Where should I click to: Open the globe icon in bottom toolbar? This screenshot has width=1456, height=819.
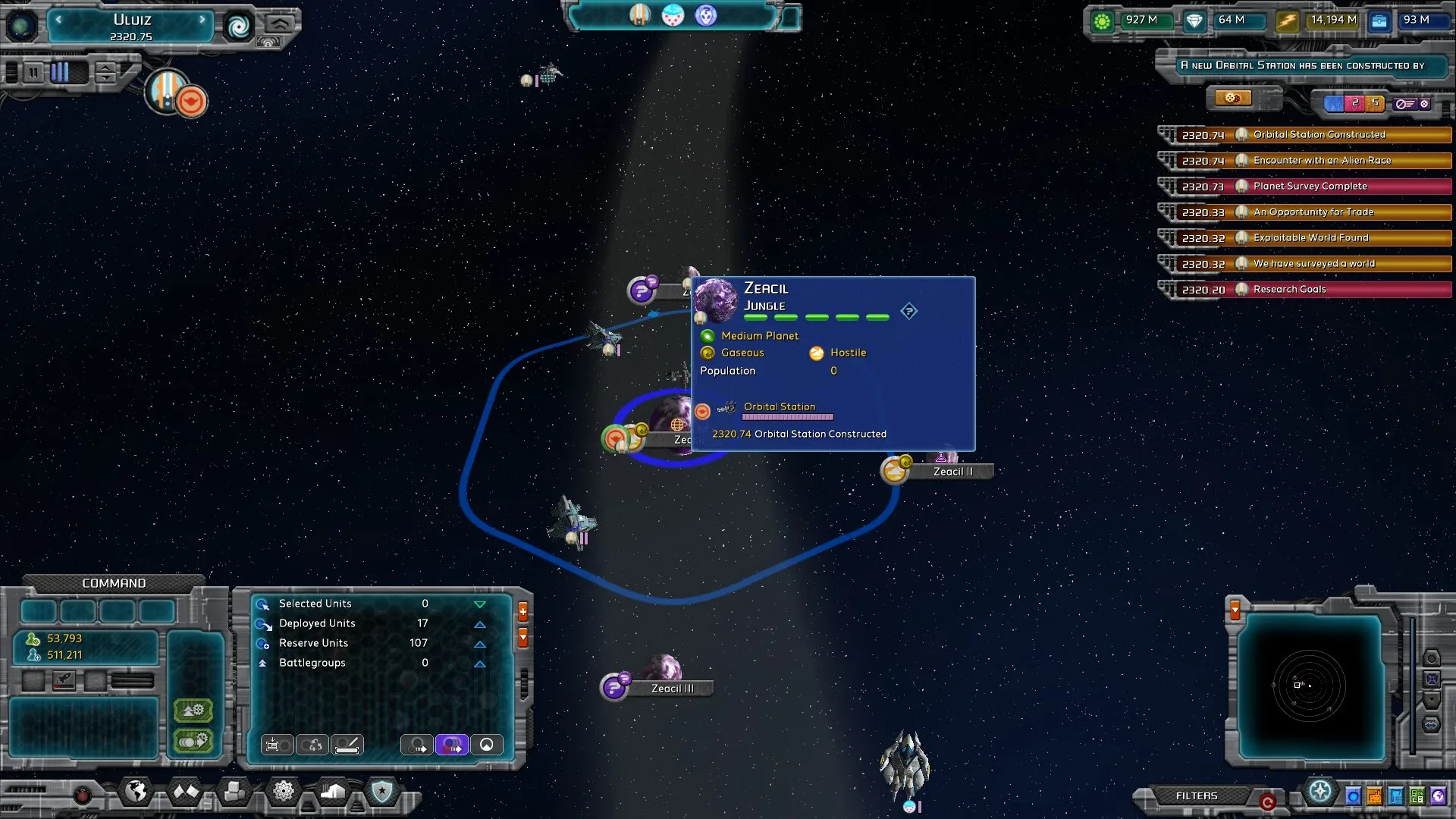point(136,792)
